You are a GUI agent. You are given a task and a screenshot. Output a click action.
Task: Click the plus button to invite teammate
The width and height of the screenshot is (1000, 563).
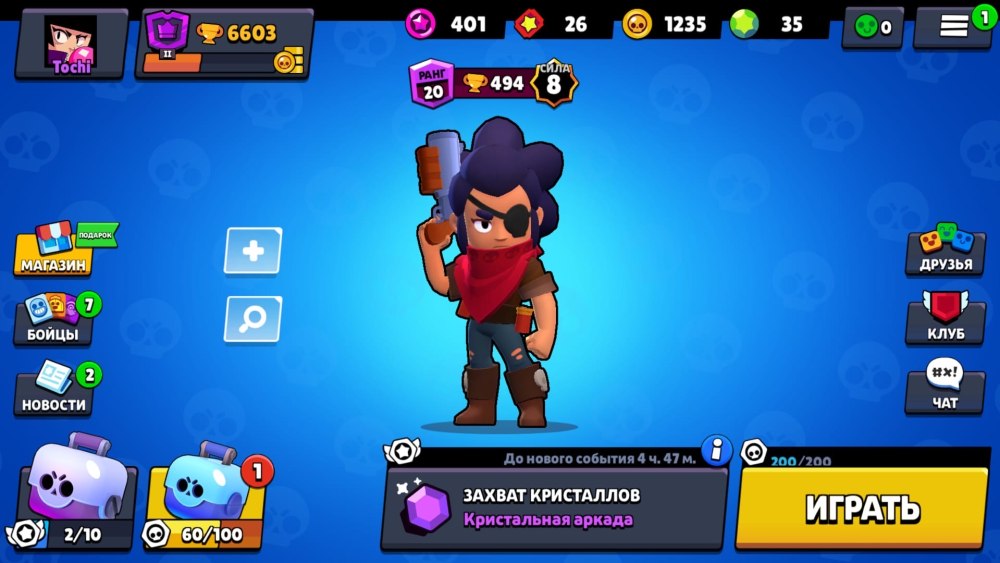click(x=253, y=251)
